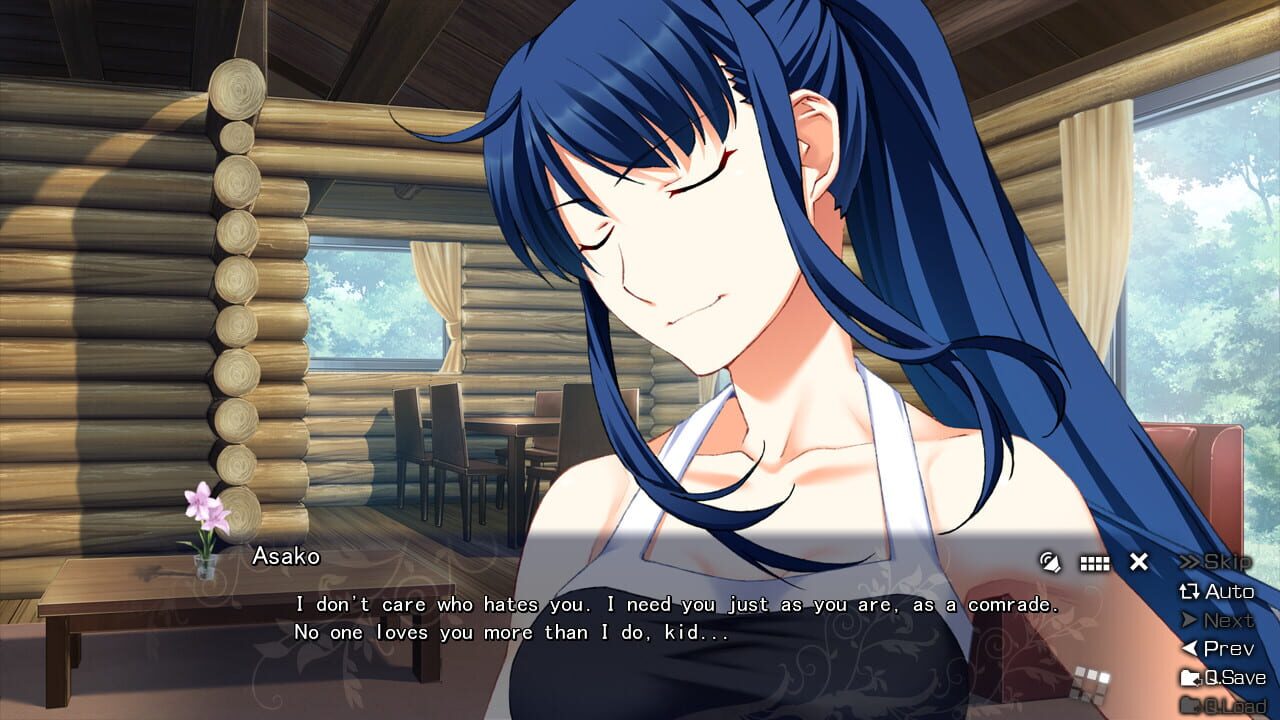Select Next from the side menu
The height and width of the screenshot is (720, 1280).
(x=1226, y=619)
